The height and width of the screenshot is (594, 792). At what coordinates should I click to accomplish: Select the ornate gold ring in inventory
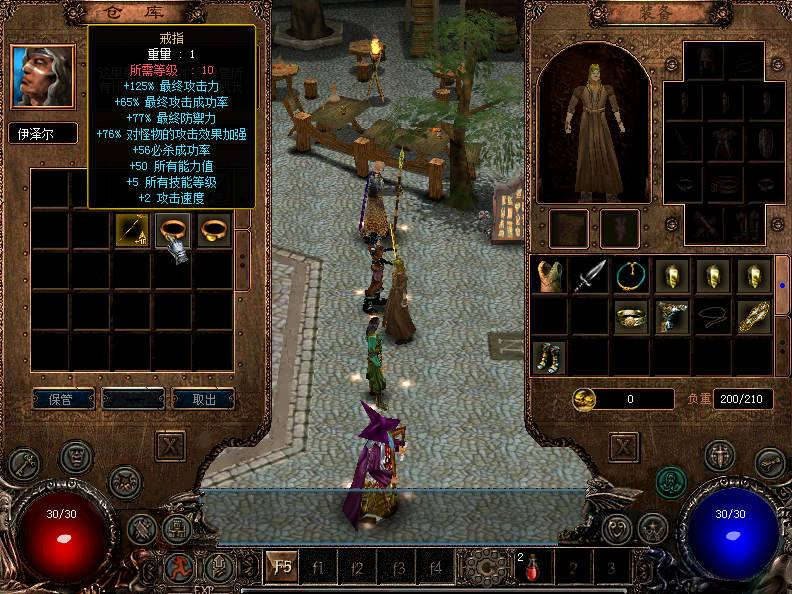coord(630,316)
